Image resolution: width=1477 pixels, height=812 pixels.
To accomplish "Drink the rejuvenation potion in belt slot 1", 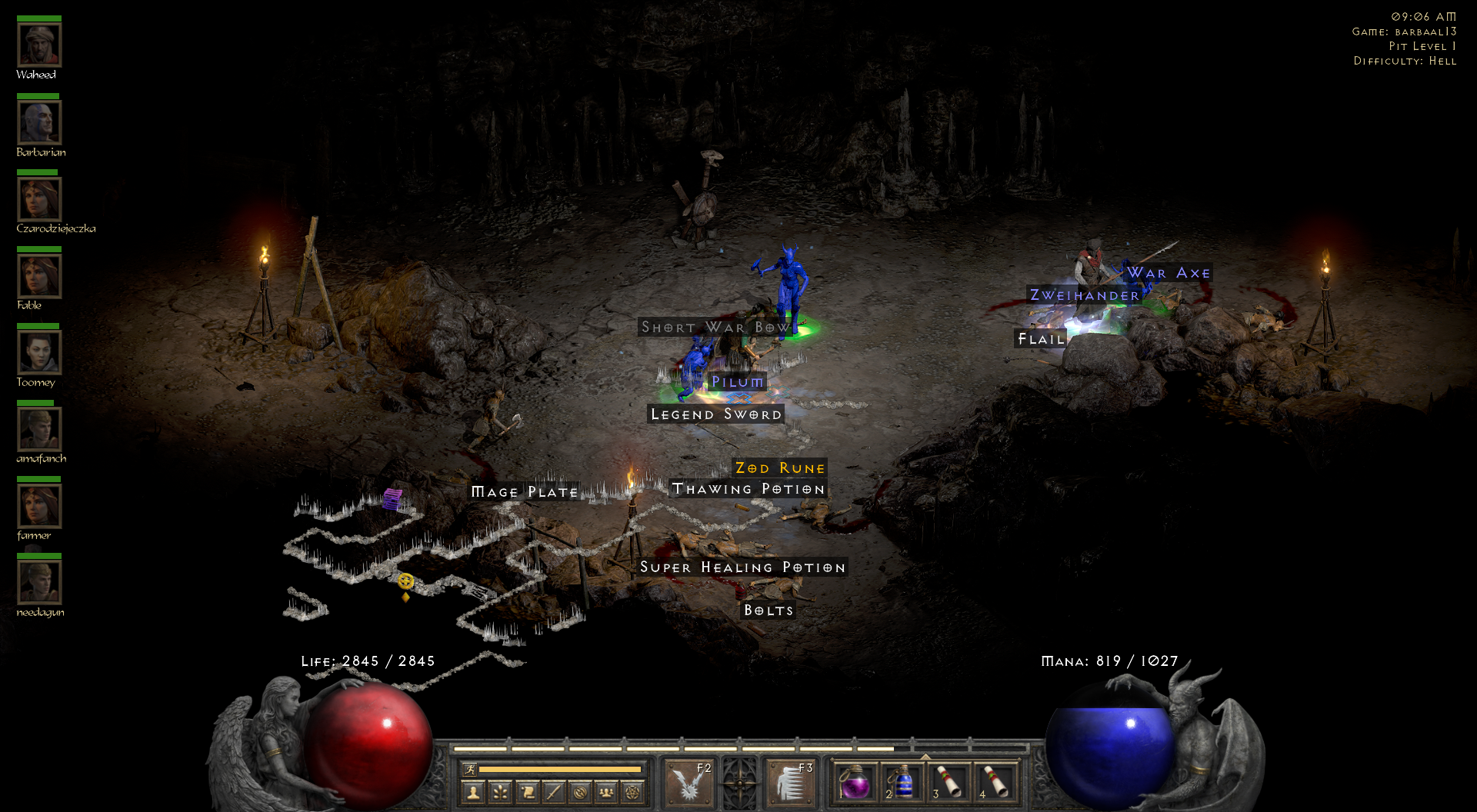I will coord(856,781).
